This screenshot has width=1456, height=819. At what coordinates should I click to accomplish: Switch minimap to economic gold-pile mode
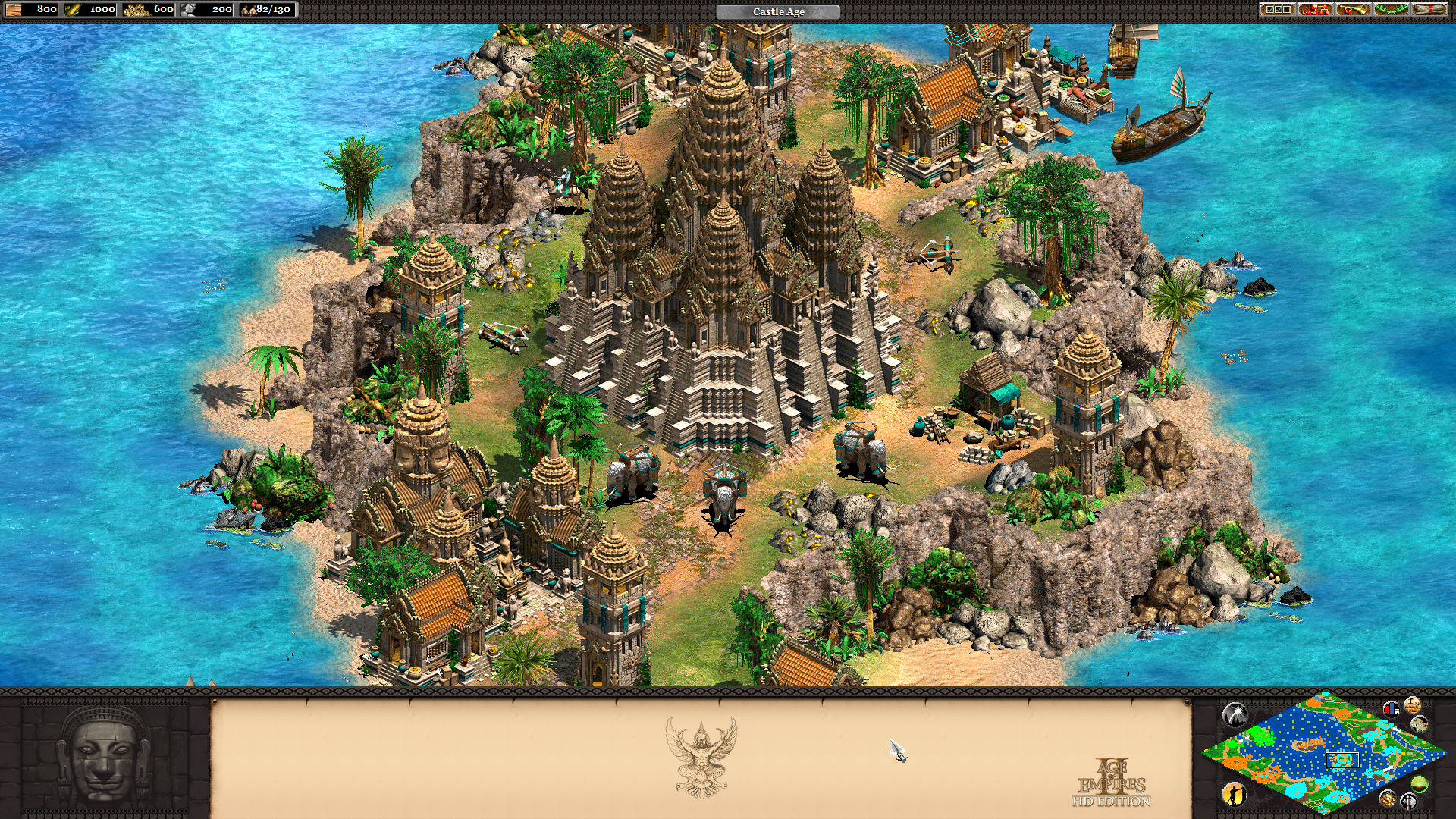(x=1387, y=799)
